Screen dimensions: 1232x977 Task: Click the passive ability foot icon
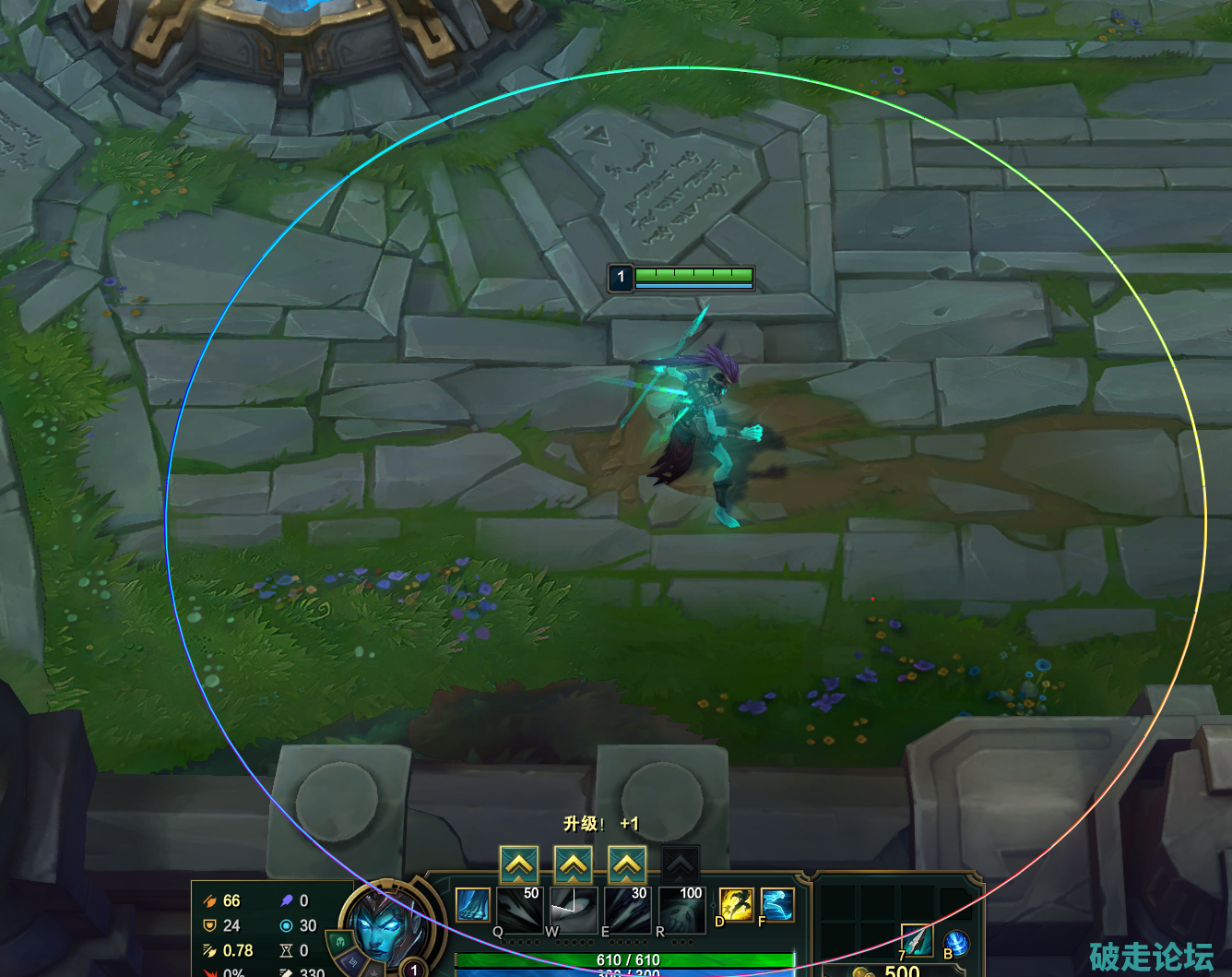pyautogui.click(x=473, y=905)
